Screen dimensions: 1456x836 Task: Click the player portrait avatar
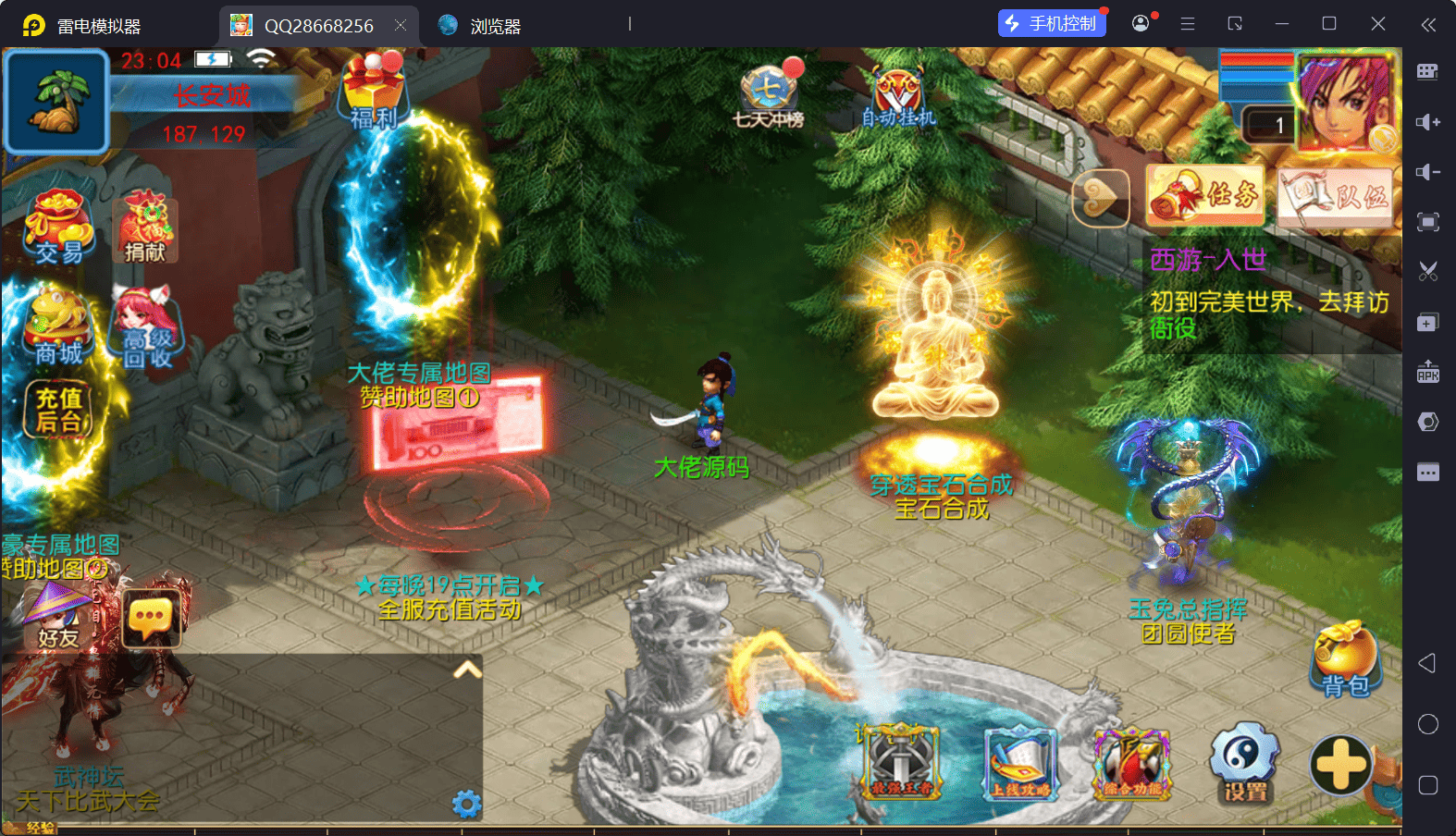coord(1345,100)
